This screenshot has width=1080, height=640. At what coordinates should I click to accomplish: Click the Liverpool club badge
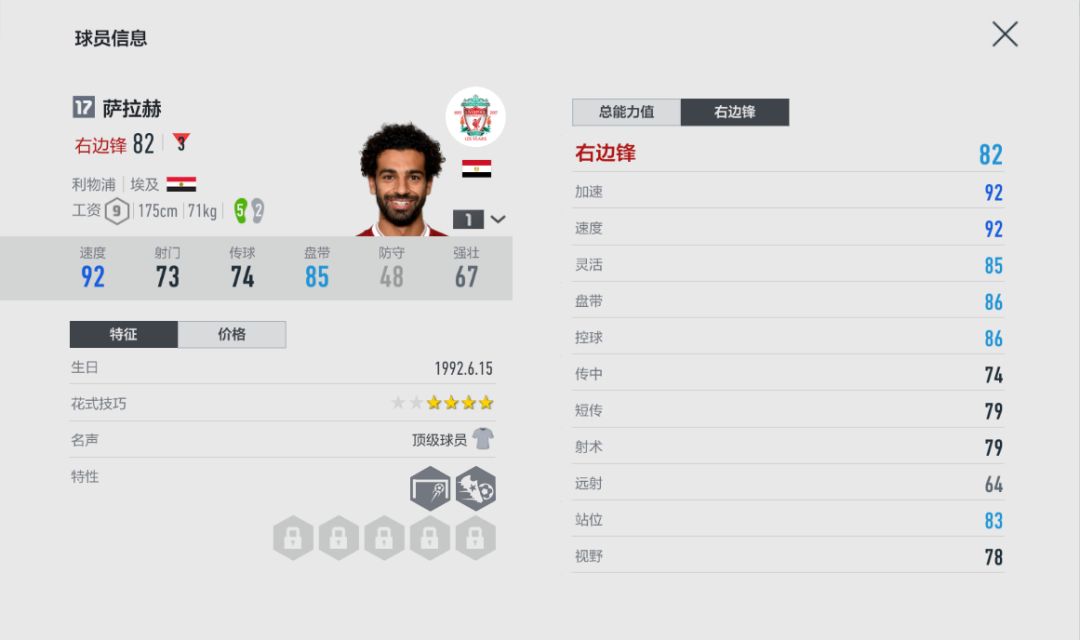[x=475, y=116]
